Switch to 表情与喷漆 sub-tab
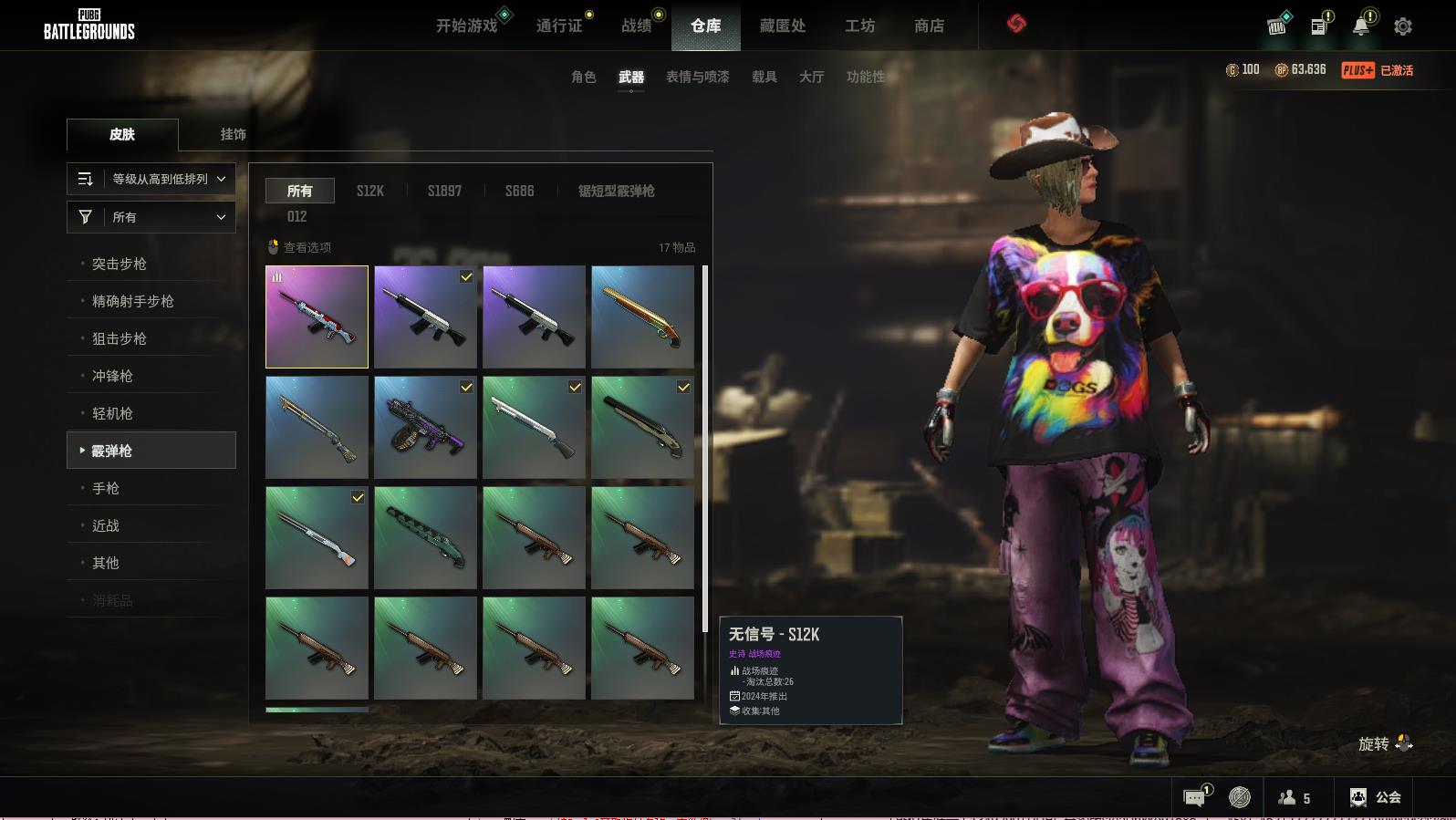 [697, 77]
